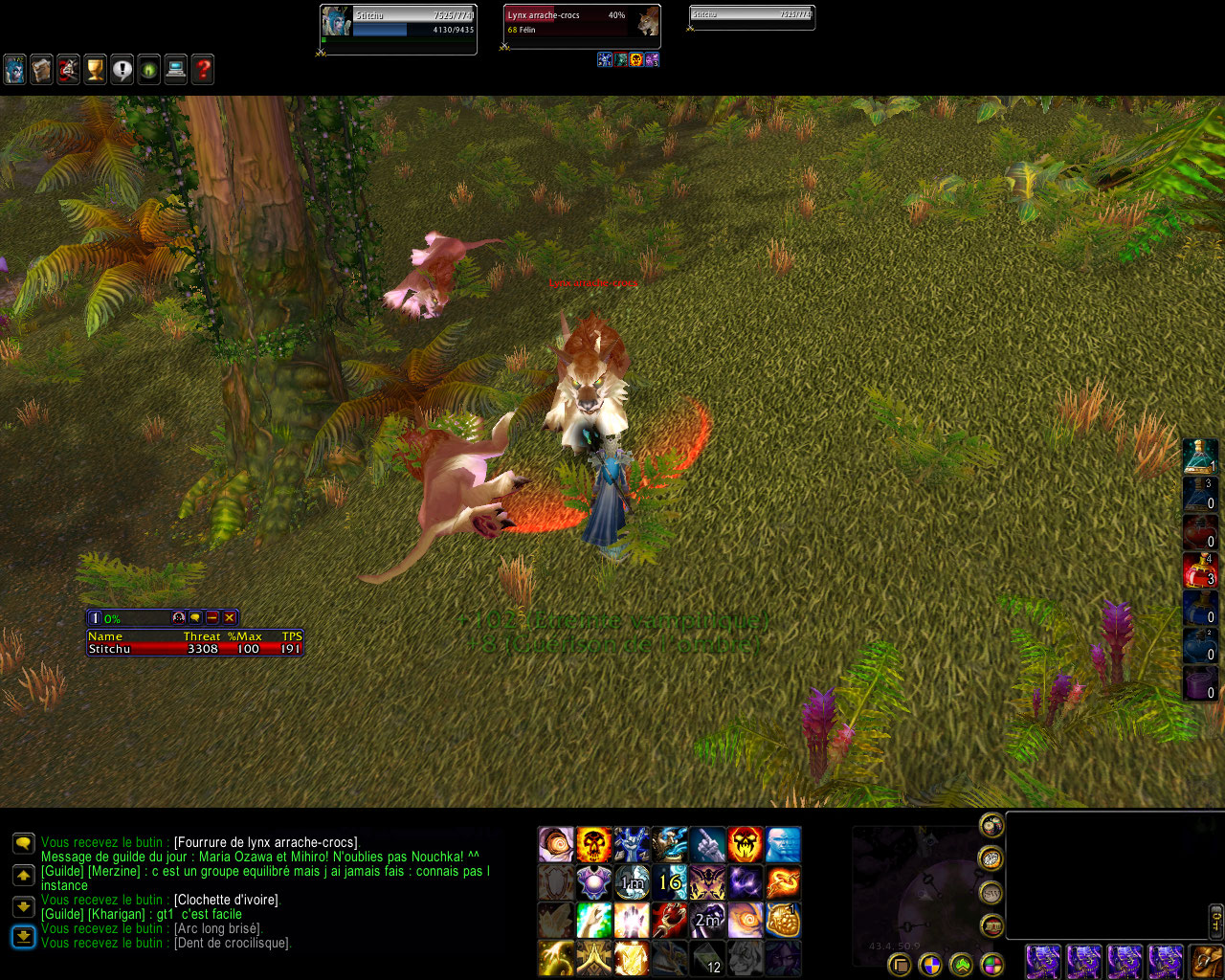This screenshot has height=980, width=1225.
Task: Click the red question mark help button
Action: tap(202, 70)
